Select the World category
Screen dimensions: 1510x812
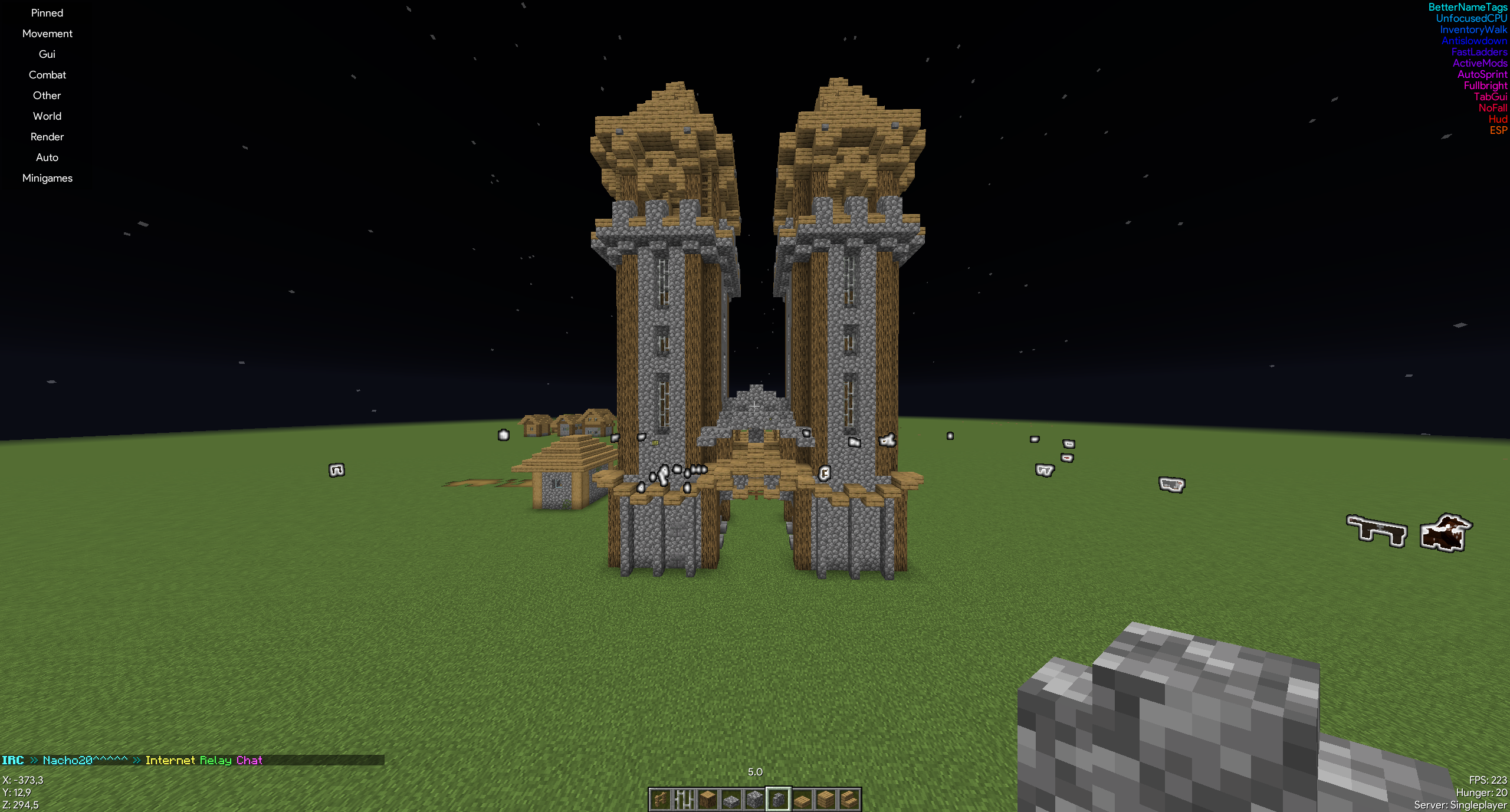(47, 116)
